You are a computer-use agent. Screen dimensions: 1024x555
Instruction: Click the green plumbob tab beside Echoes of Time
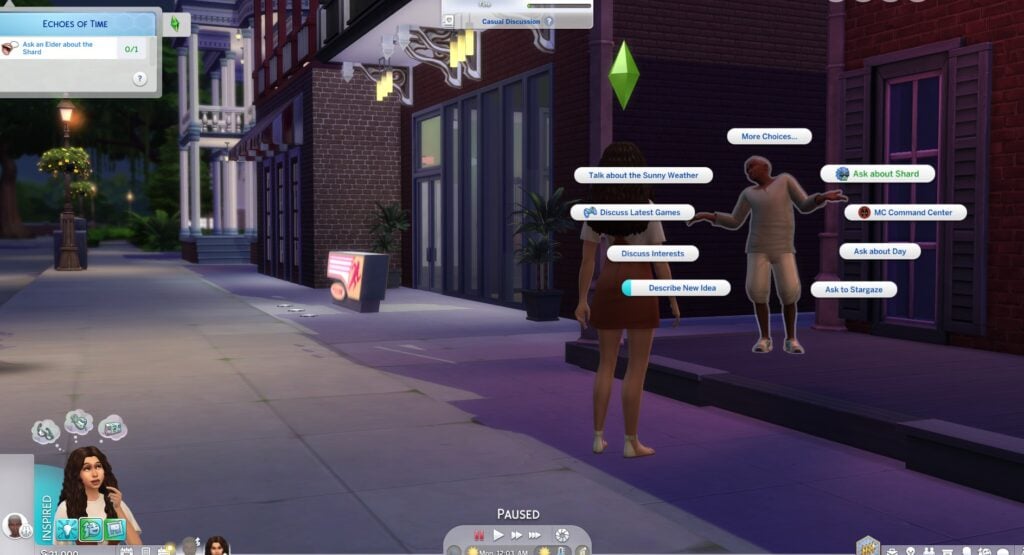click(x=175, y=24)
